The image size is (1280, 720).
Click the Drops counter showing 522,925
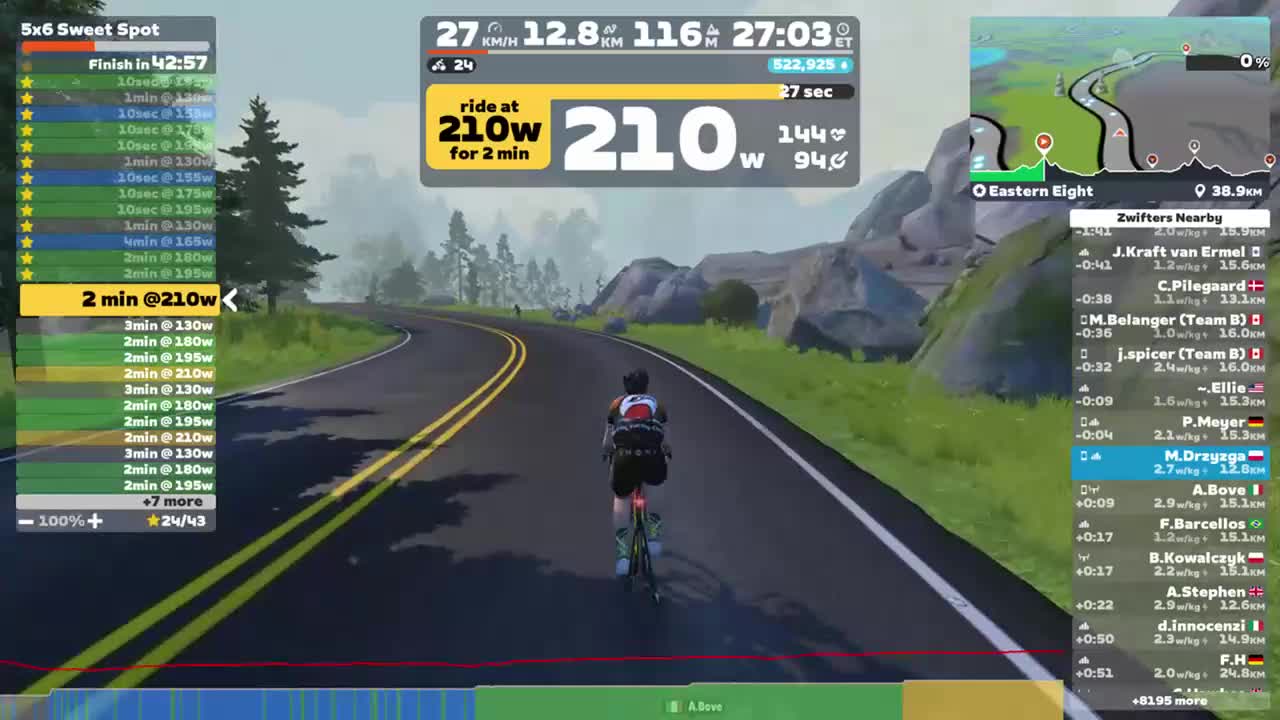pyautogui.click(x=806, y=65)
